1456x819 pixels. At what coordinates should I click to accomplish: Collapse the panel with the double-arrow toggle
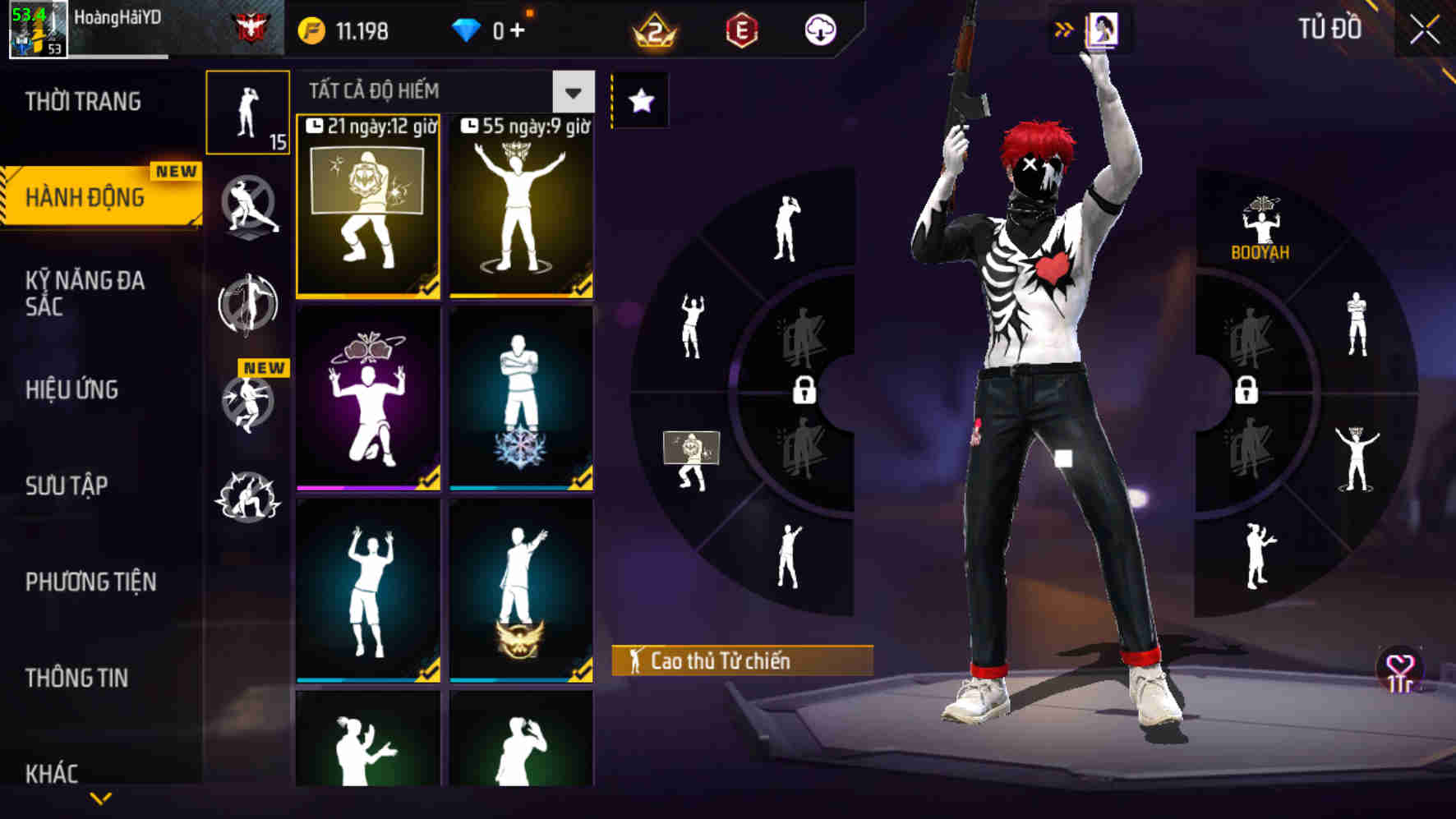1064,27
